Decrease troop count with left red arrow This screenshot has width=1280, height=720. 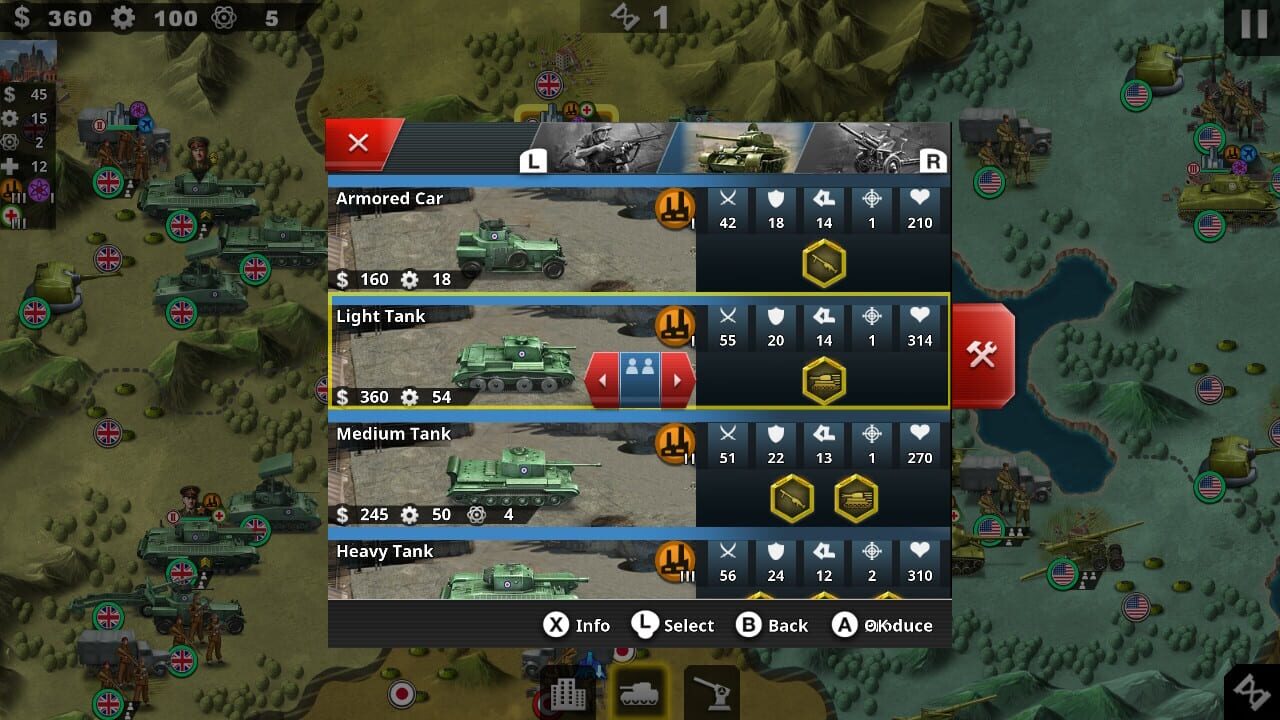[603, 380]
